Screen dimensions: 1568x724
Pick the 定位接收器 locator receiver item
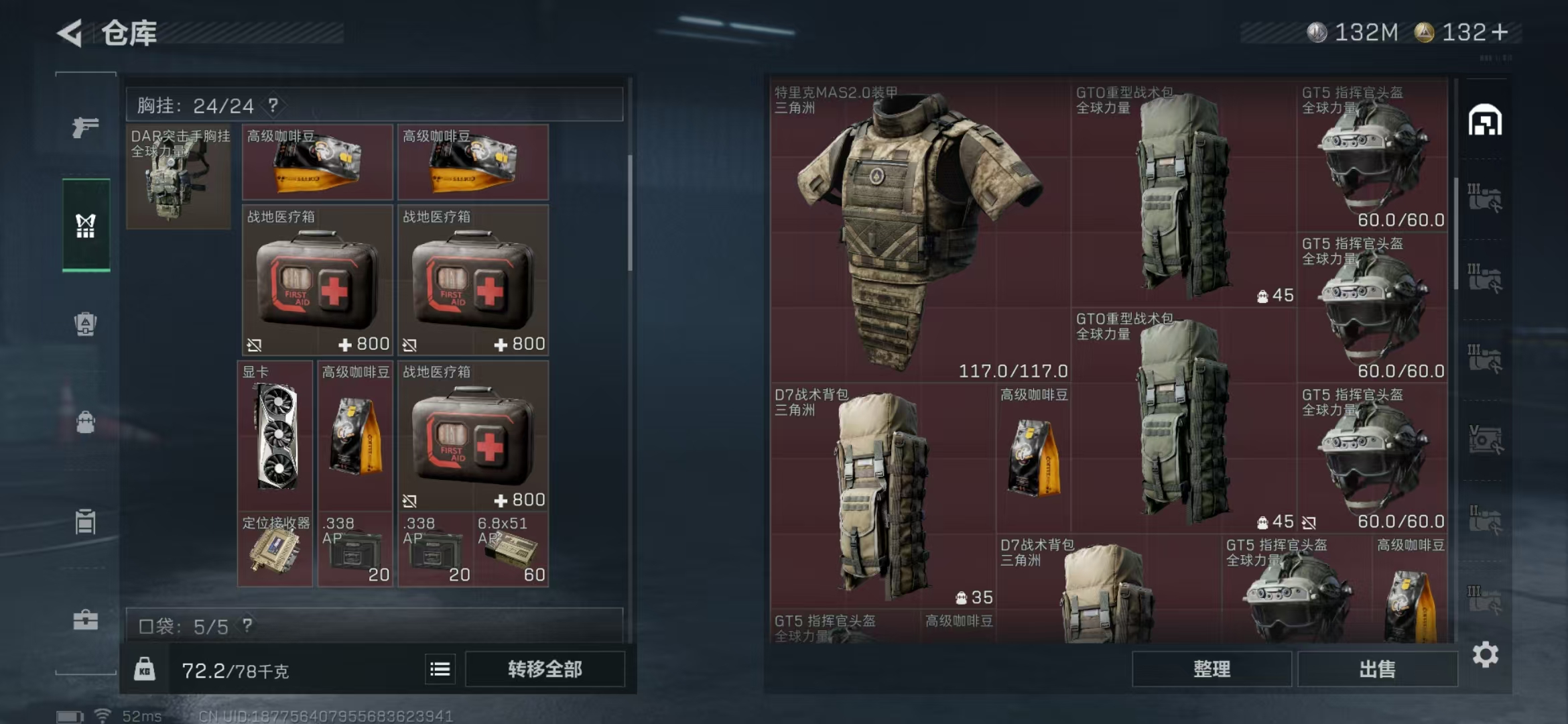(x=275, y=550)
